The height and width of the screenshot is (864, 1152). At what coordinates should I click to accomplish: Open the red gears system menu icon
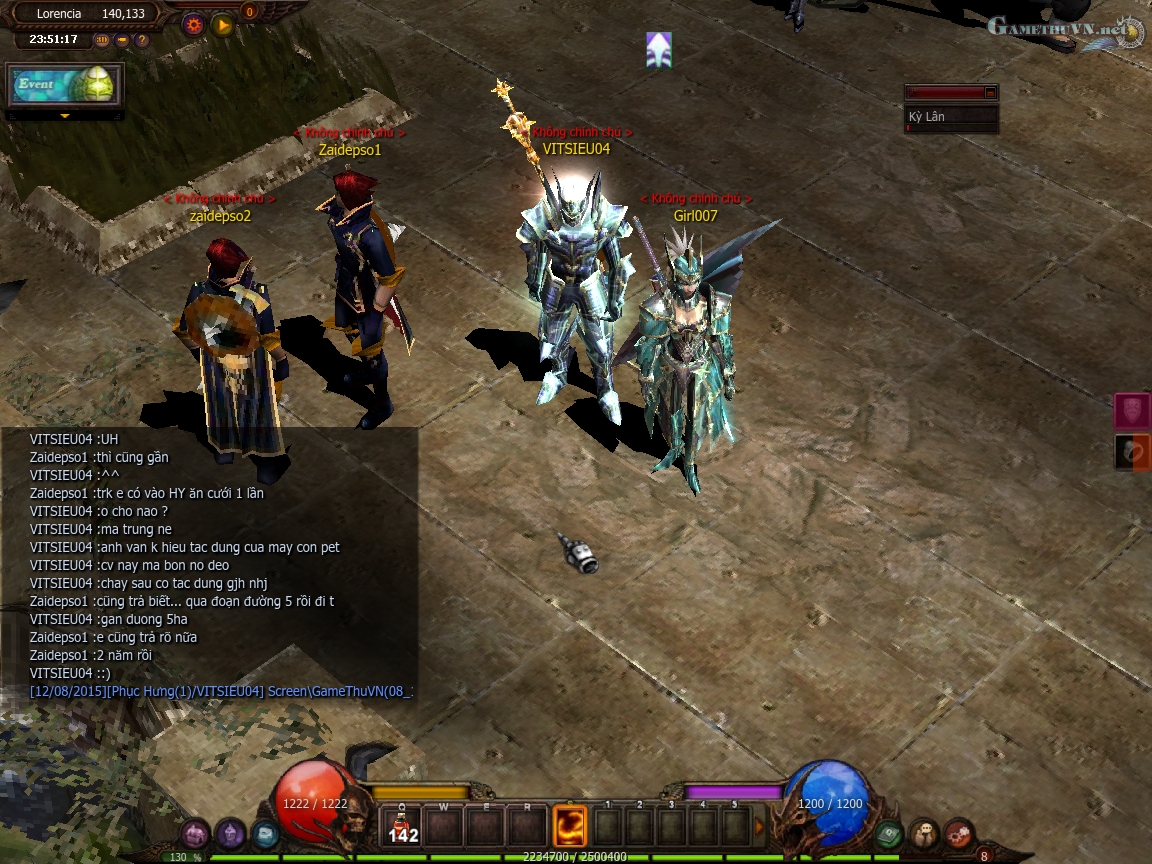(959, 832)
